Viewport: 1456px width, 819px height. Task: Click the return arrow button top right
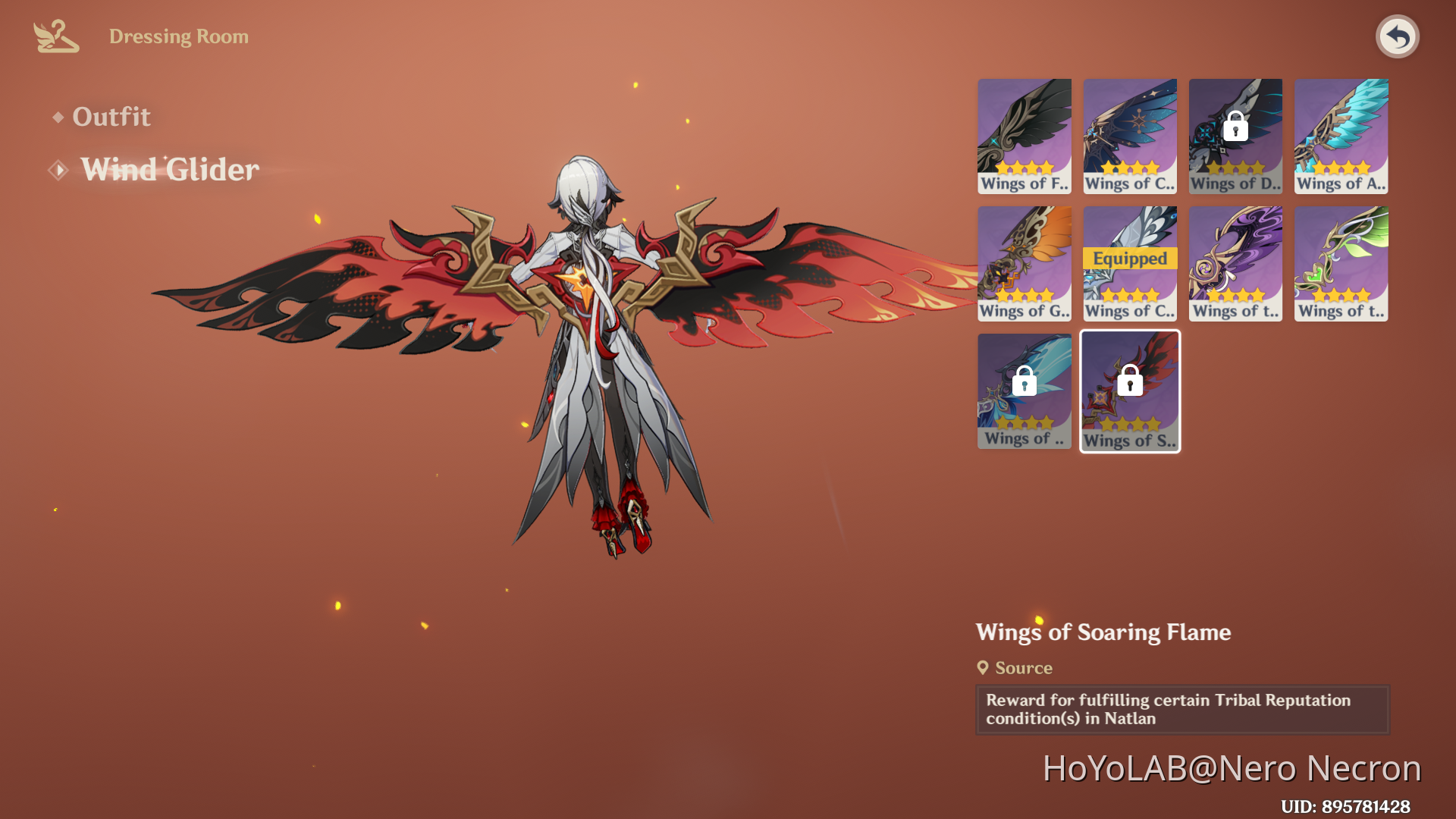tap(1398, 36)
